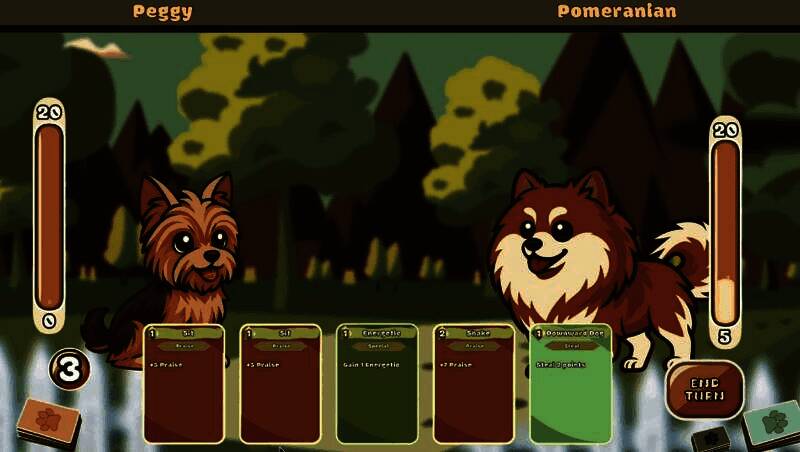Play the Energetic special card
800x452 pixels.
coord(376,384)
